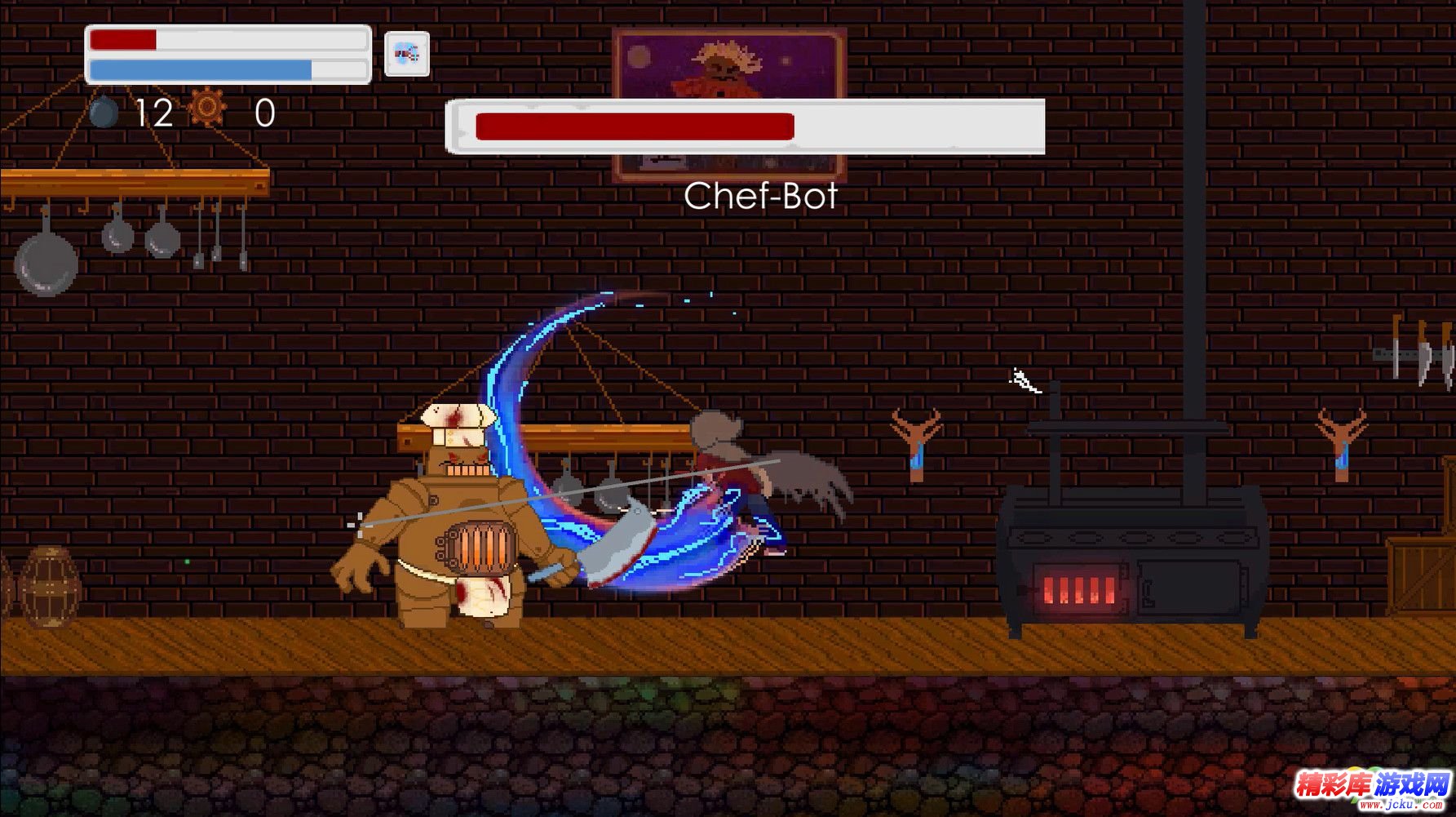Click the bomb icon in the HUD
Image resolution: width=1456 pixels, height=817 pixels.
(104, 112)
